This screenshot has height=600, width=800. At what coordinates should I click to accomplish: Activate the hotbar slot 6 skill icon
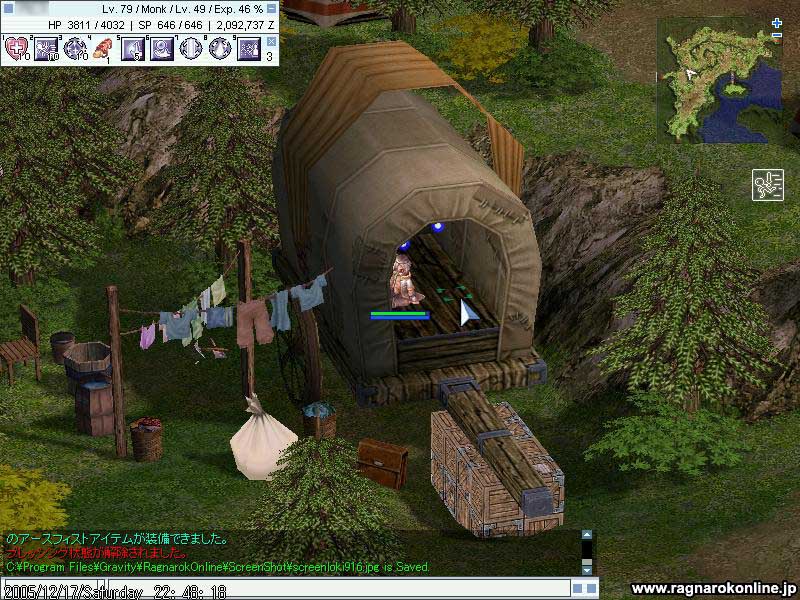tap(161, 48)
